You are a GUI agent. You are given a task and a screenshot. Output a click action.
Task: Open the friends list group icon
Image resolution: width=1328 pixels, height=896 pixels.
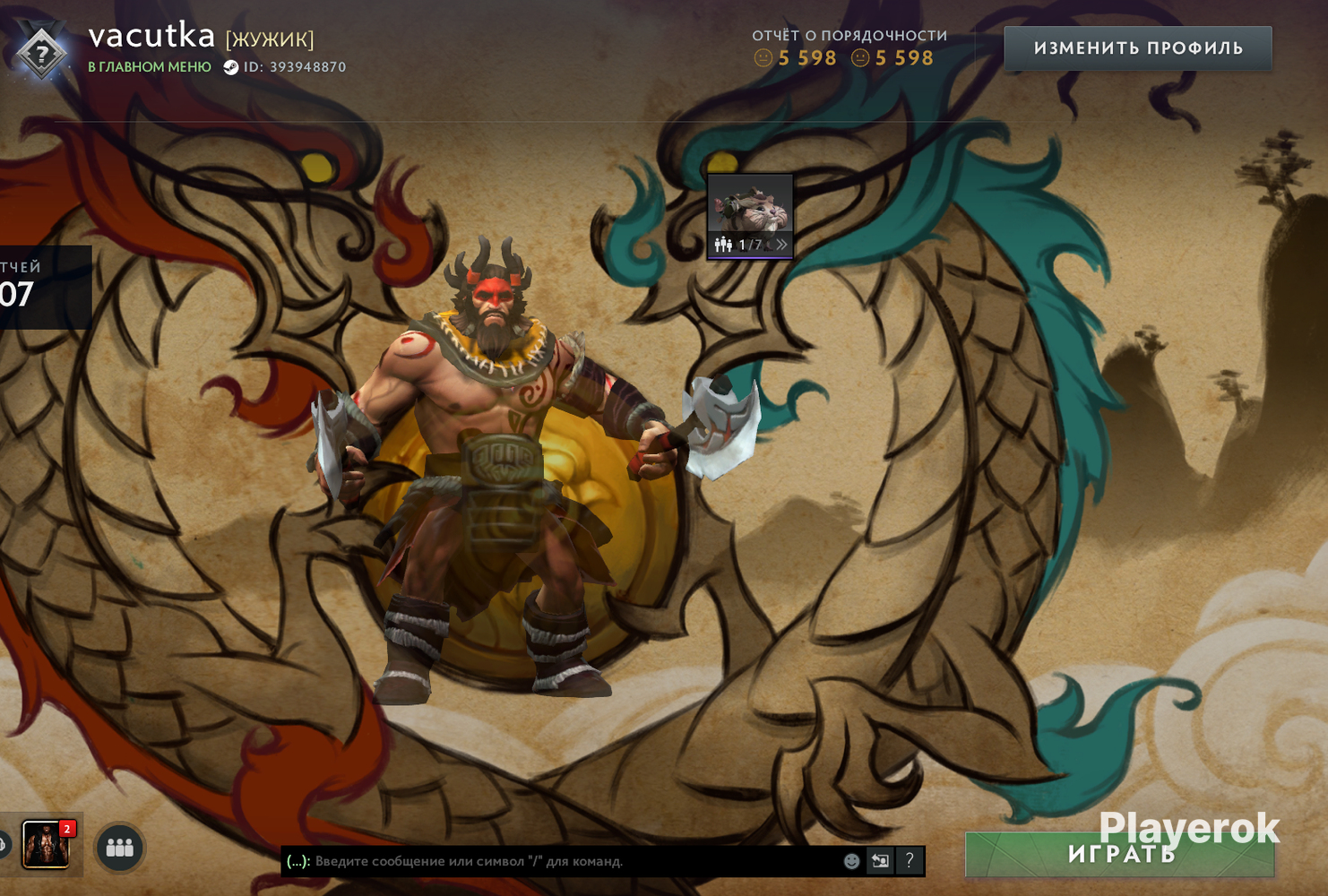click(x=119, y=847)
